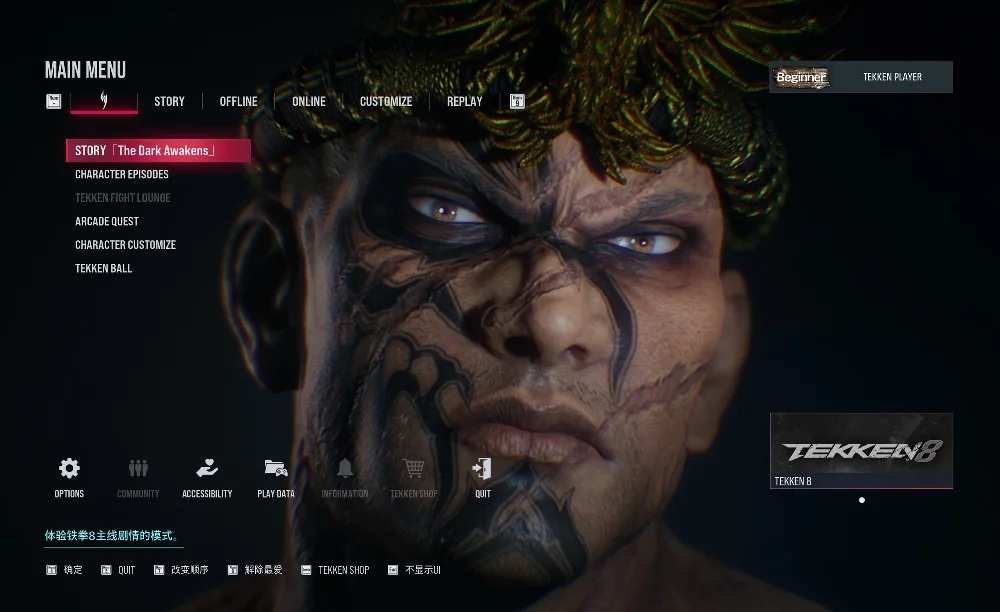This screenshot has width=1000, height=612.
Task: Check the Information bell icon
Action: click(x=345, y=476)
